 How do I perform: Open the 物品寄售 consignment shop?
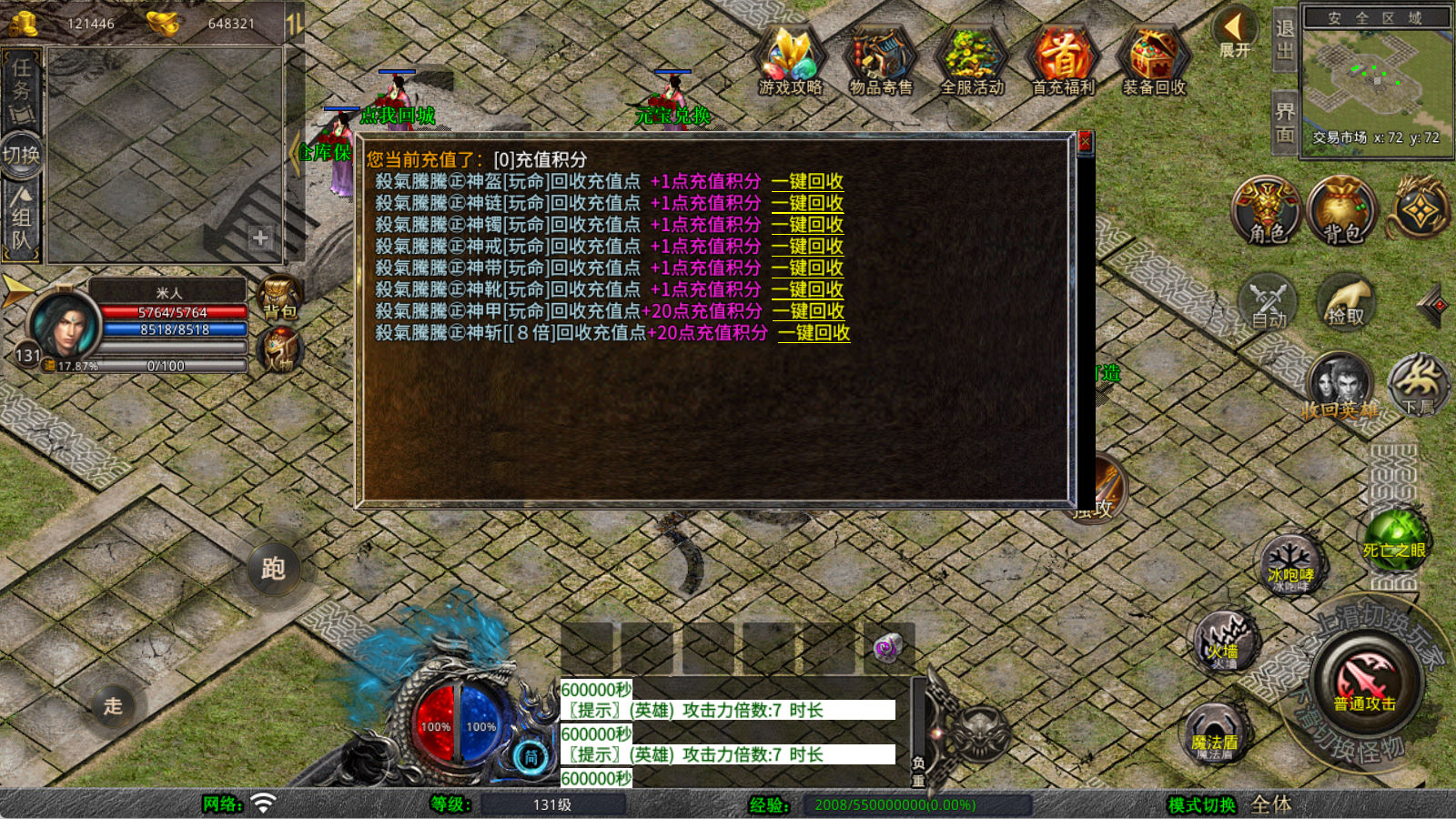click(x=880, y=60)
